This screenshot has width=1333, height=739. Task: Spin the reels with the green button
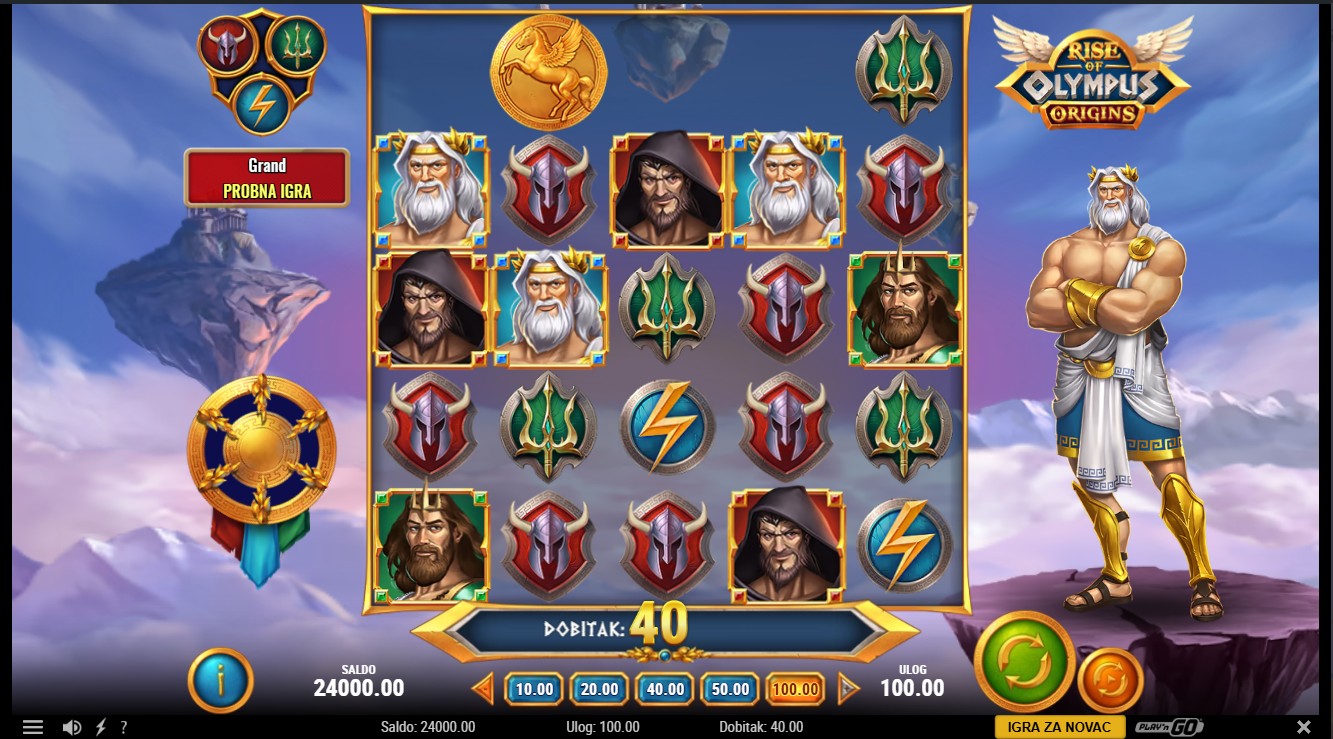click(x=1024, y=661)
